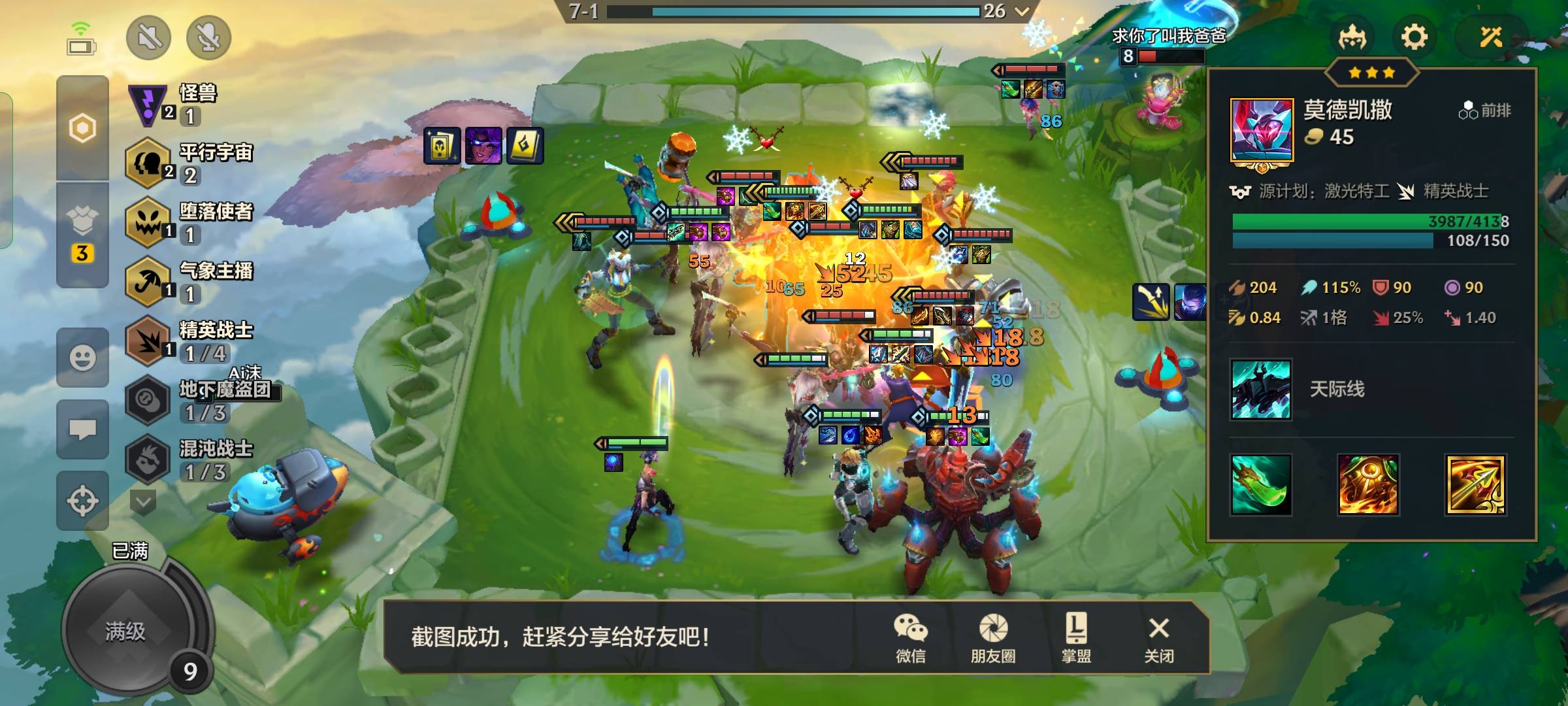Toggle the muted microphone button

click(x=209, y=37)
